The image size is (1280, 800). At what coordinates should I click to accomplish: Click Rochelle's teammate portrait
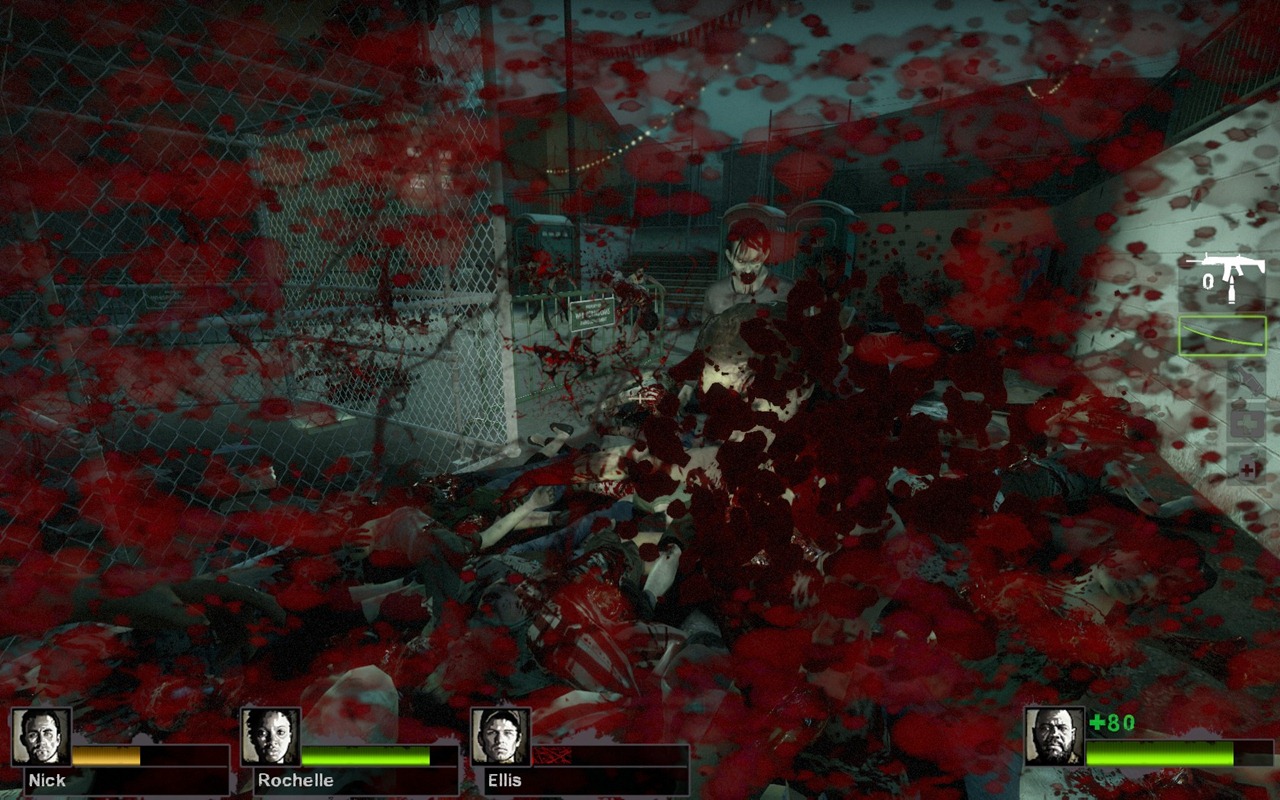pyautogui.click(x=271, y=737)
